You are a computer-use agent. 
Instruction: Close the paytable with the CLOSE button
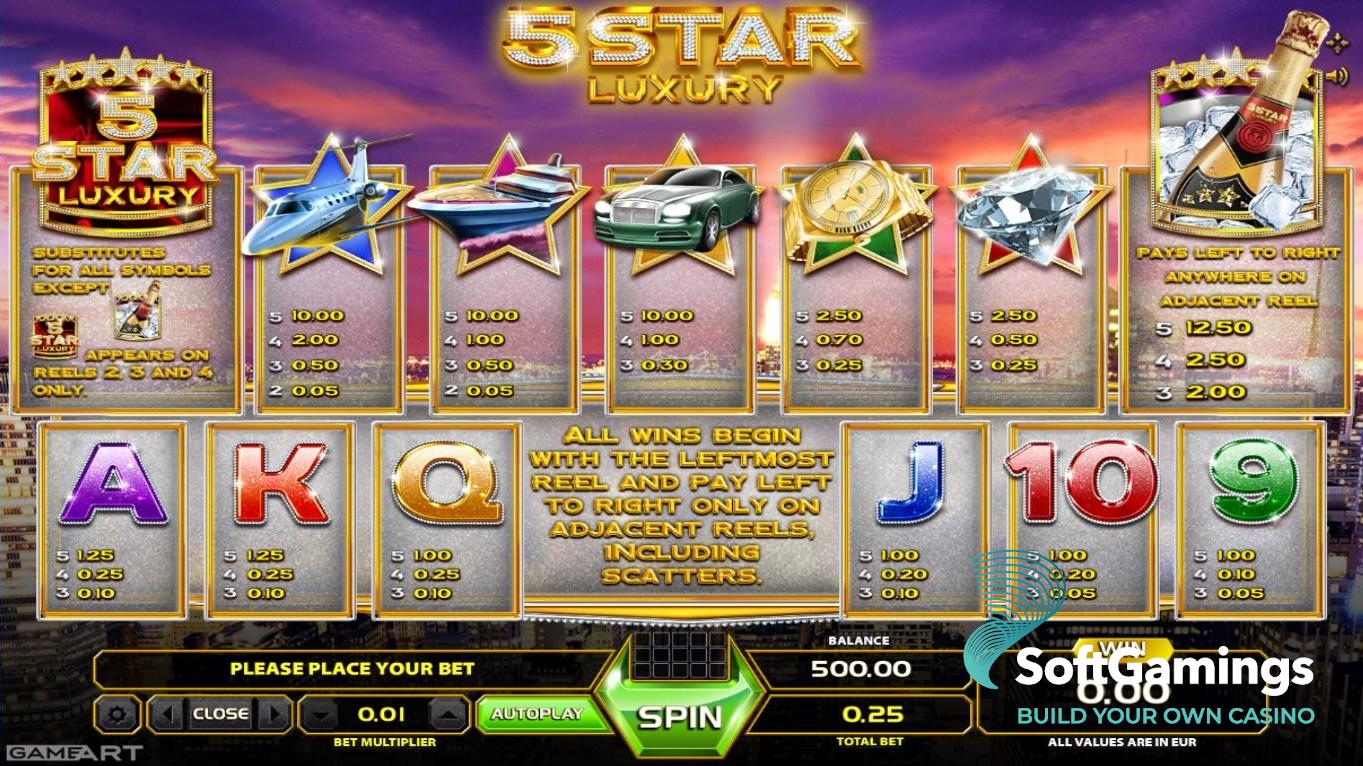[x=220, y=714]
